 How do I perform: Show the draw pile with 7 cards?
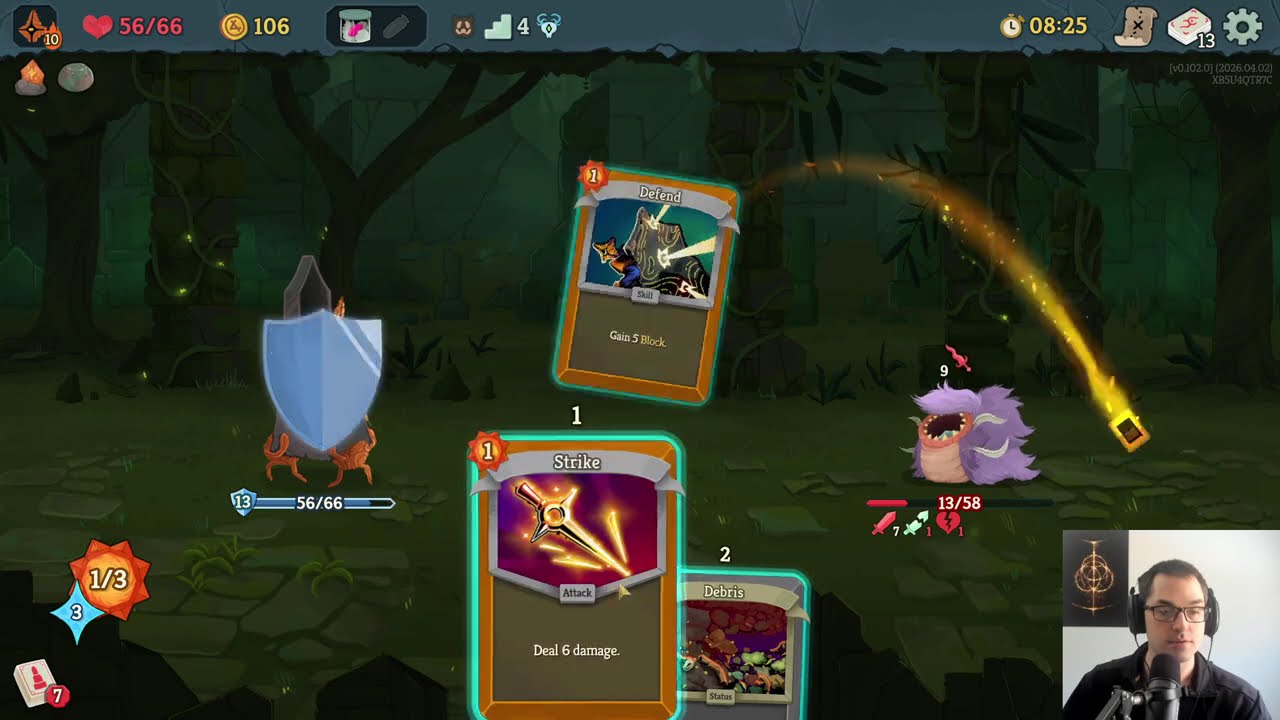click(37, 684)
